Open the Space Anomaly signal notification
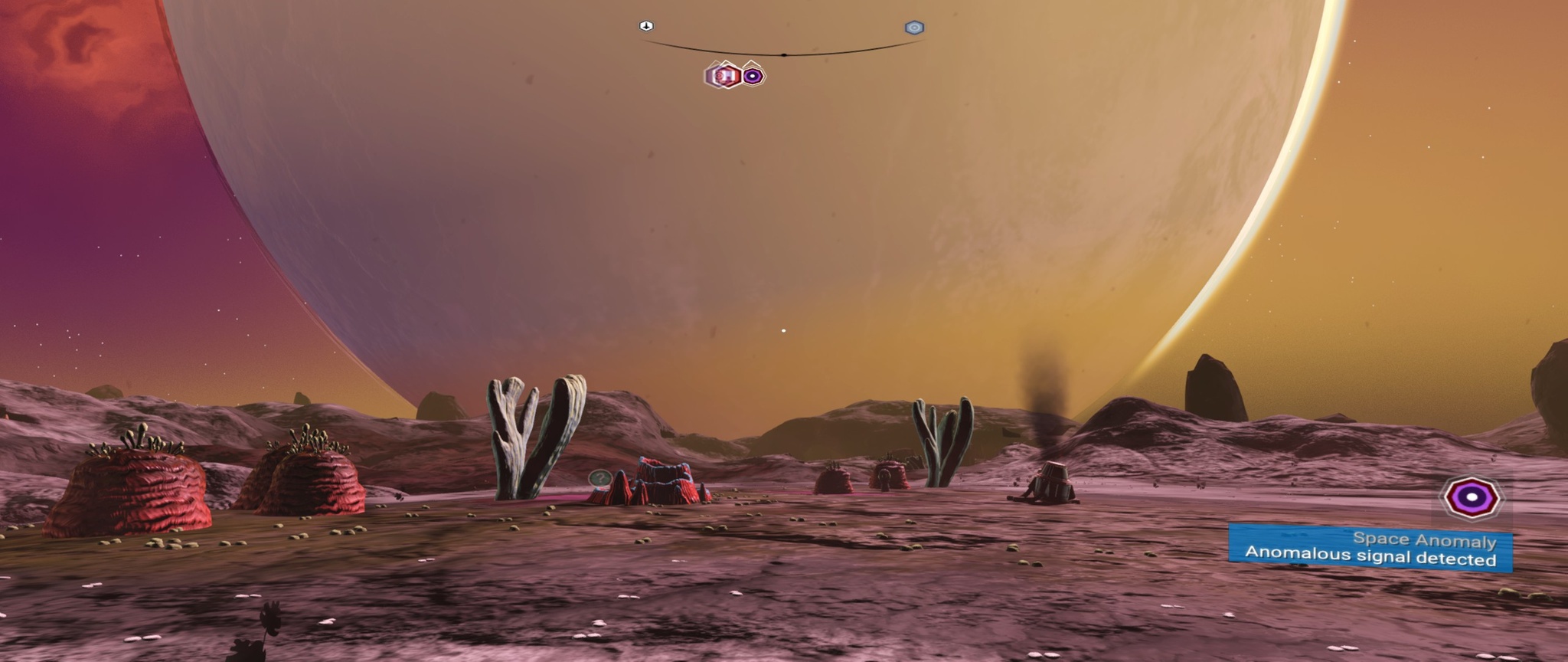The image size is (1568, 662). pyautogui.click(x=1370, y=549)
